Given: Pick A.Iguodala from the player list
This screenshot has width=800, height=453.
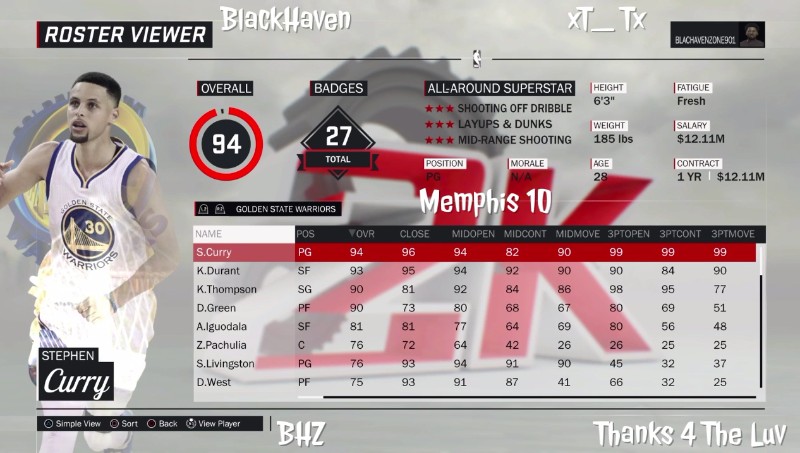Looking at the screenshot, I should pos(474,326).
